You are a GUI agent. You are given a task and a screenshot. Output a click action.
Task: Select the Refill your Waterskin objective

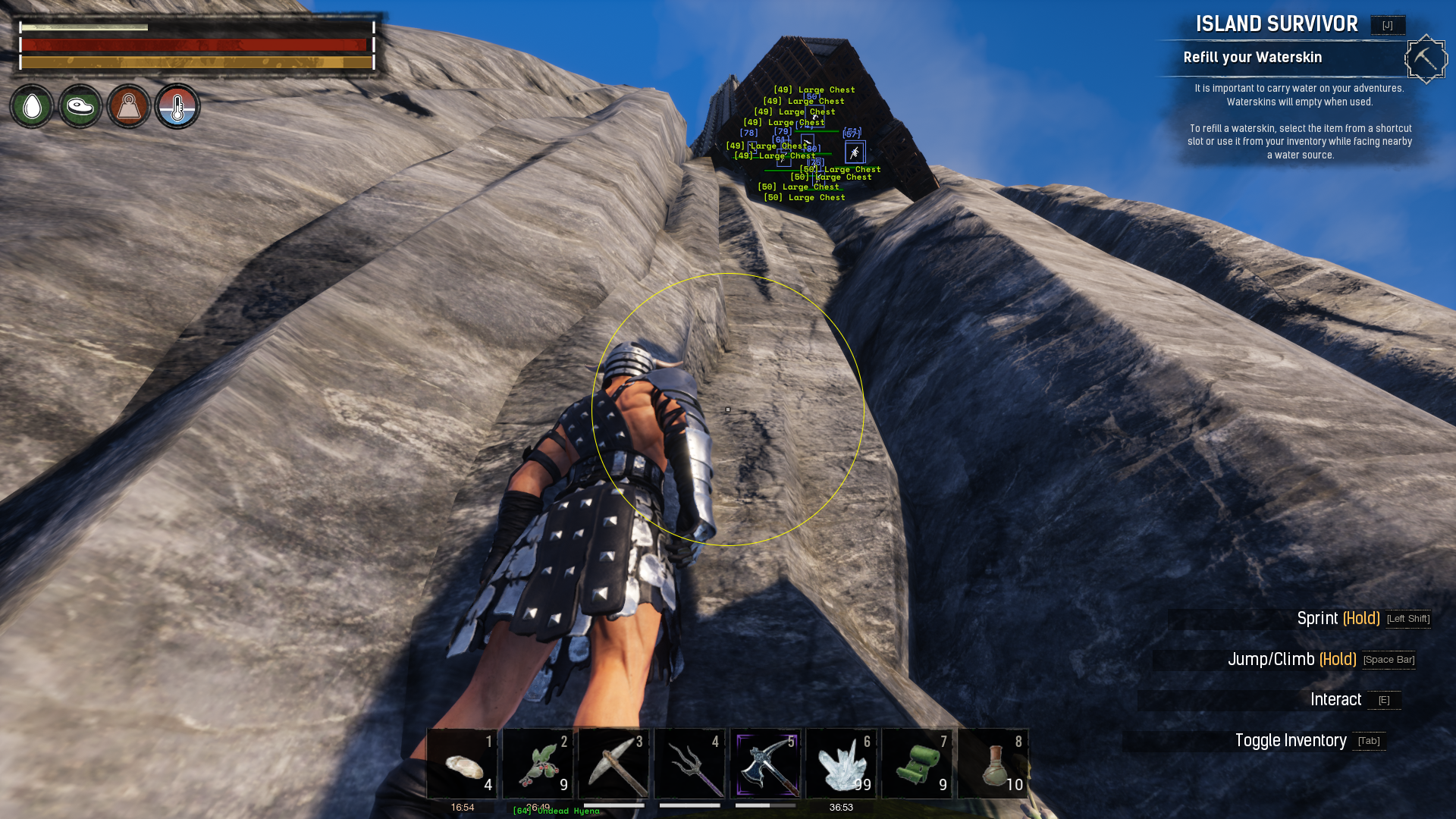coord(1252,58)
